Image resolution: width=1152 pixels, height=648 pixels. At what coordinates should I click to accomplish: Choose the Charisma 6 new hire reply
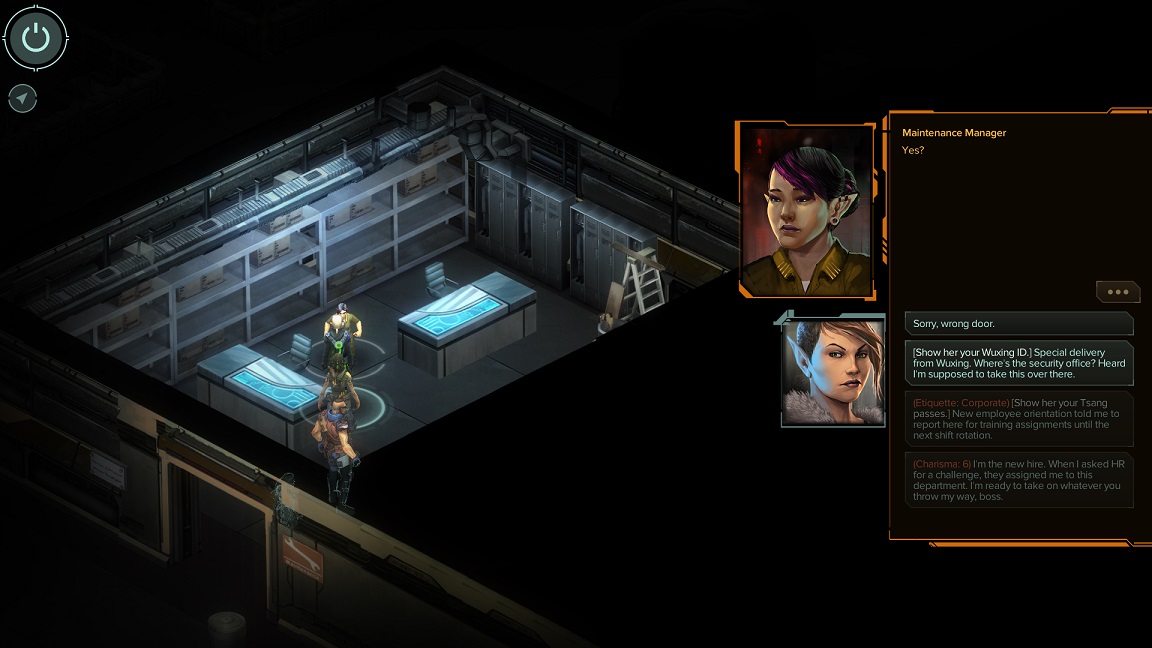[1019, 478]
